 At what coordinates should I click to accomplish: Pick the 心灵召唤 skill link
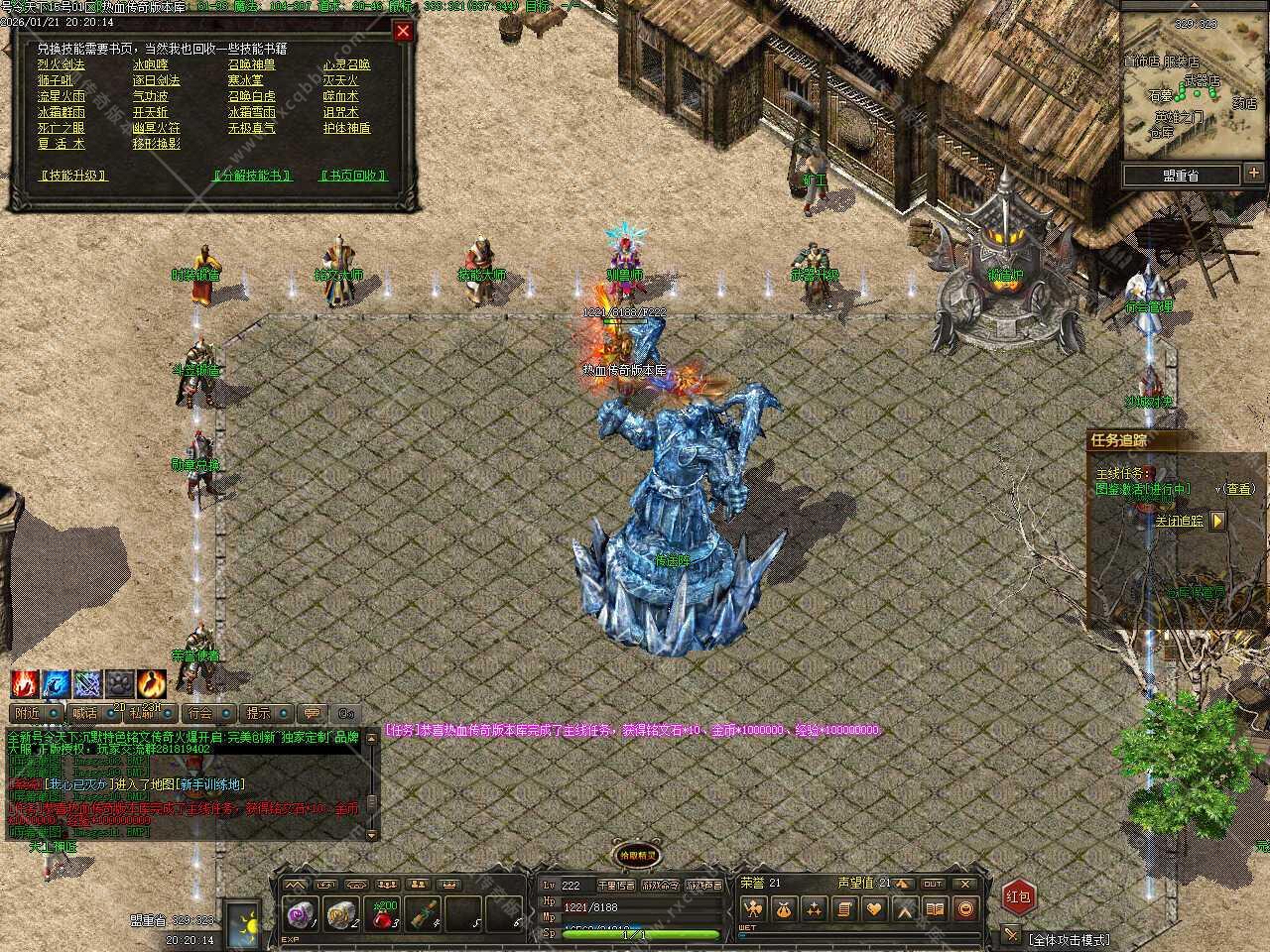346,64
